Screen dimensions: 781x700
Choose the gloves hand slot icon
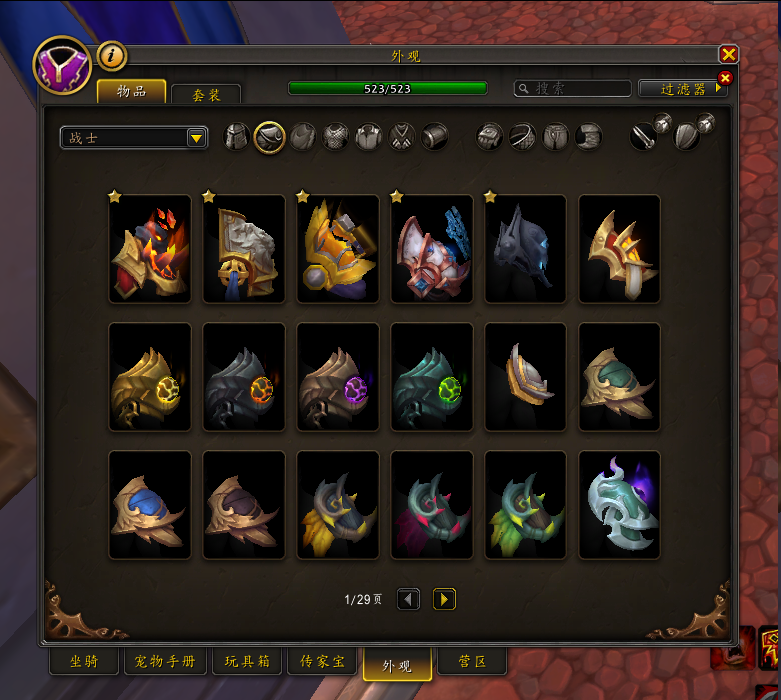[x=489, y=136]
